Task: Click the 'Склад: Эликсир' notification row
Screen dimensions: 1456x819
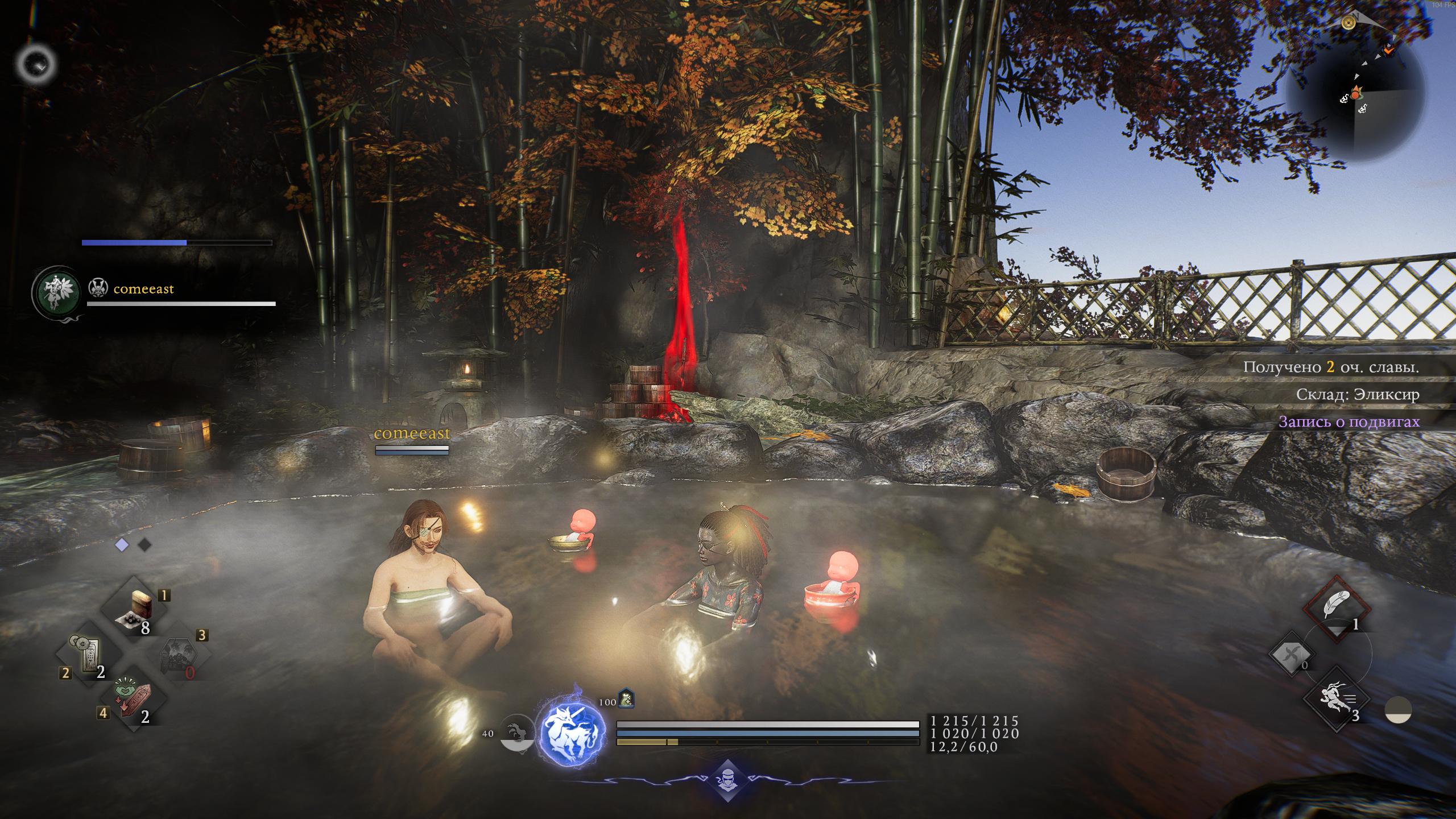Action: [1357, 395]
